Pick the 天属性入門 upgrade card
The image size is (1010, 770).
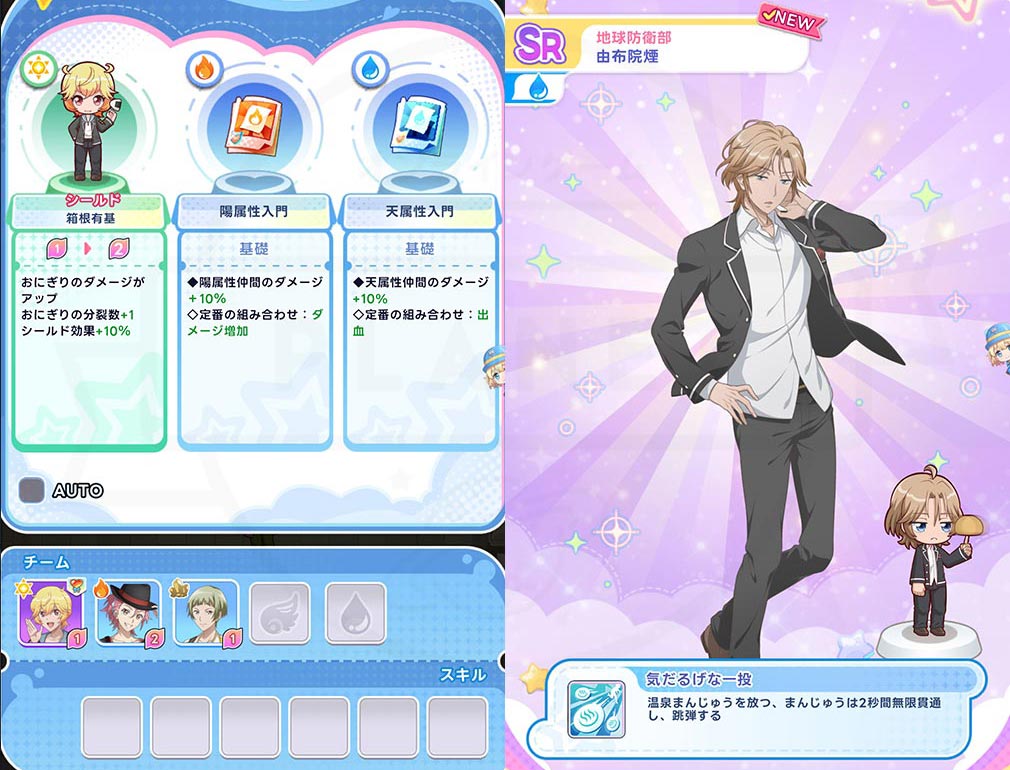420,320
